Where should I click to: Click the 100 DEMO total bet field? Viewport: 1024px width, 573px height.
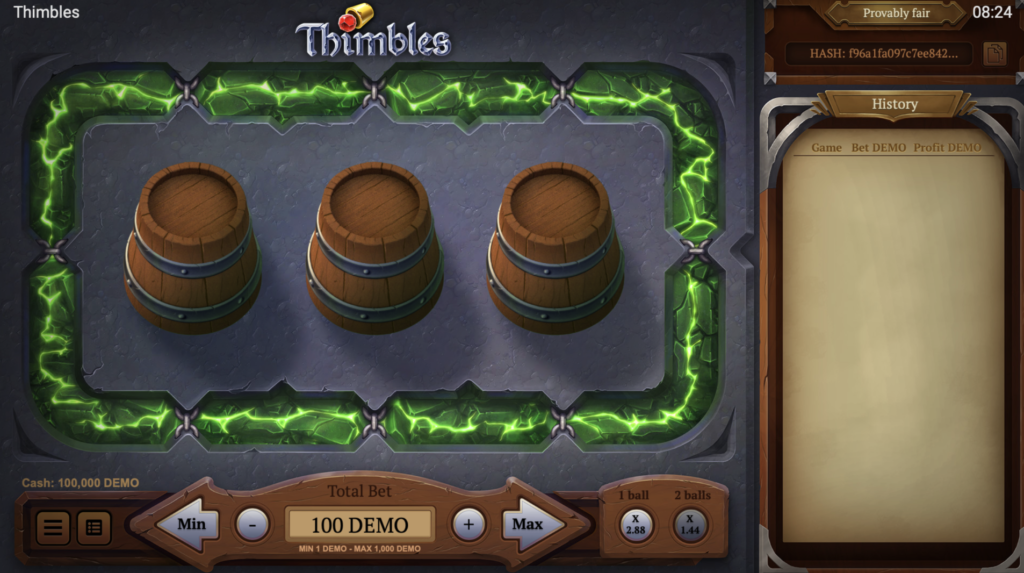pos(360,525)
